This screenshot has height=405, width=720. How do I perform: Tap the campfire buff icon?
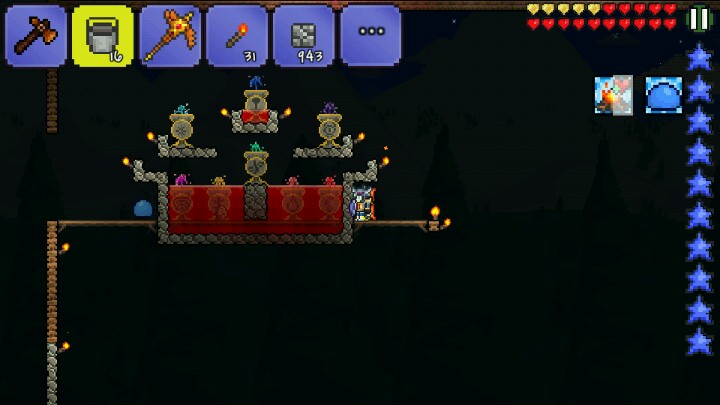click(x=613, y=95)
